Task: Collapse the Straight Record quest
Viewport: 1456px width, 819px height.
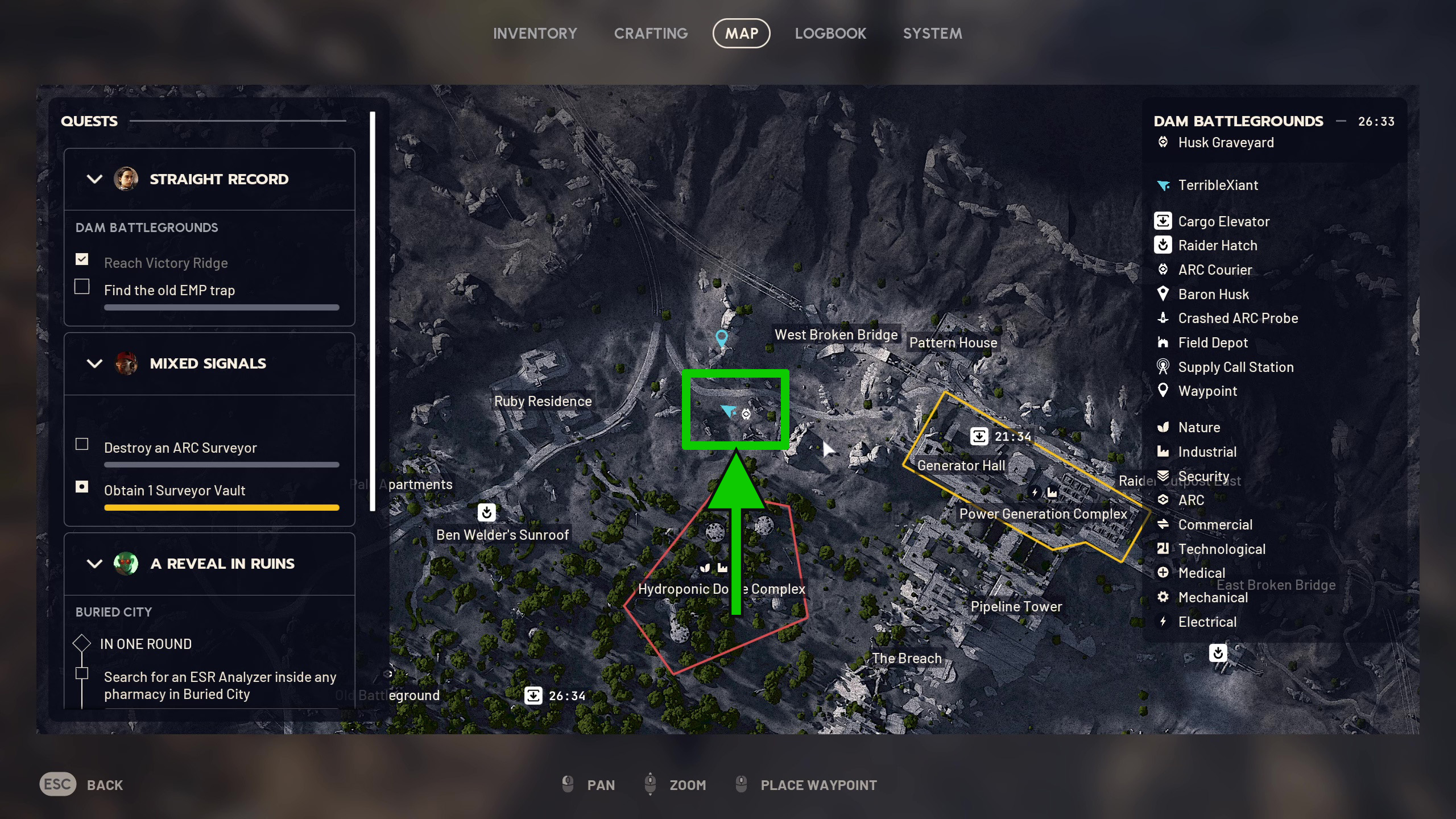Action: 94,179
